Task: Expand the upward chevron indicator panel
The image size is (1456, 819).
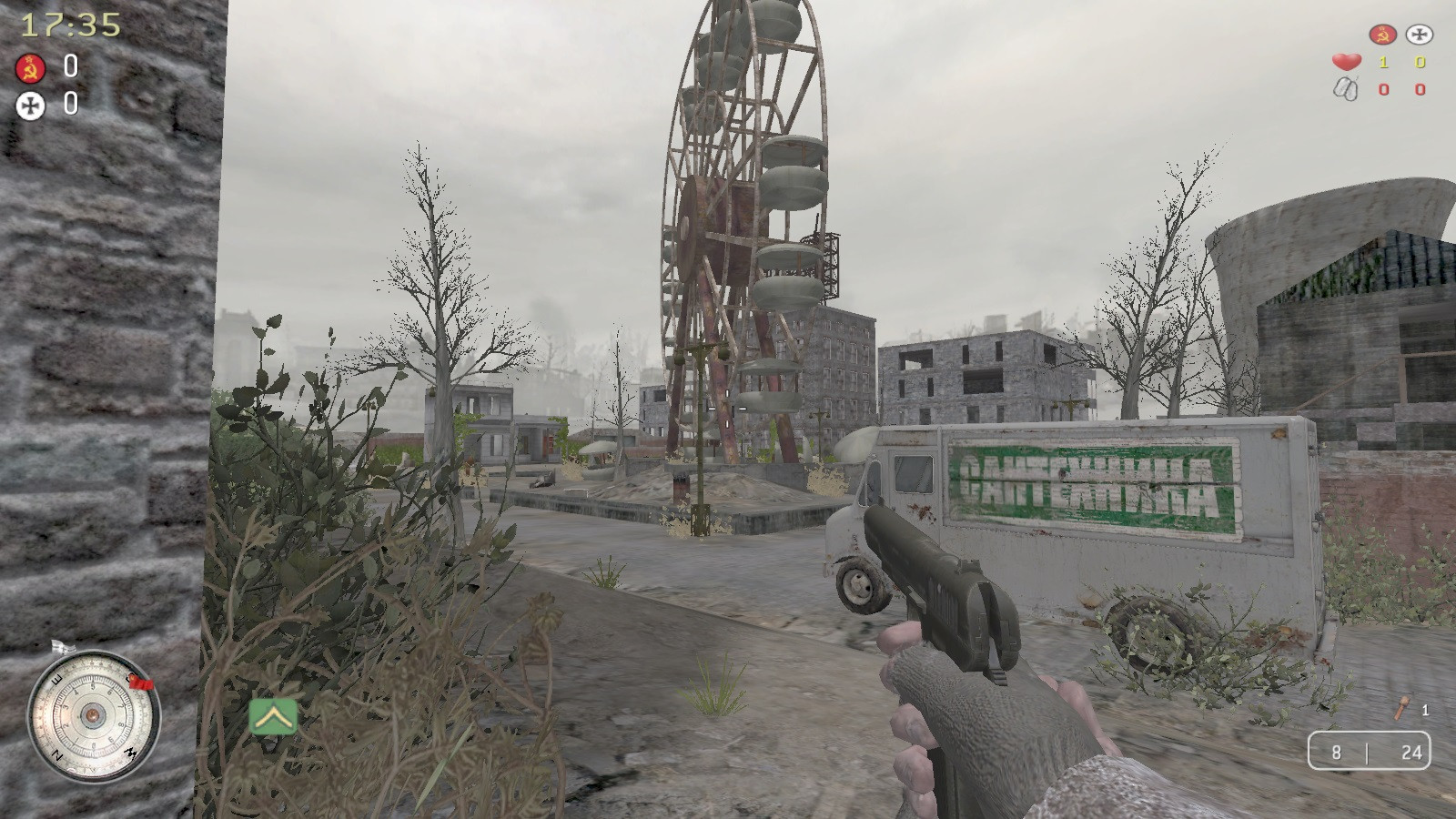Action: [x=272, y=717]
